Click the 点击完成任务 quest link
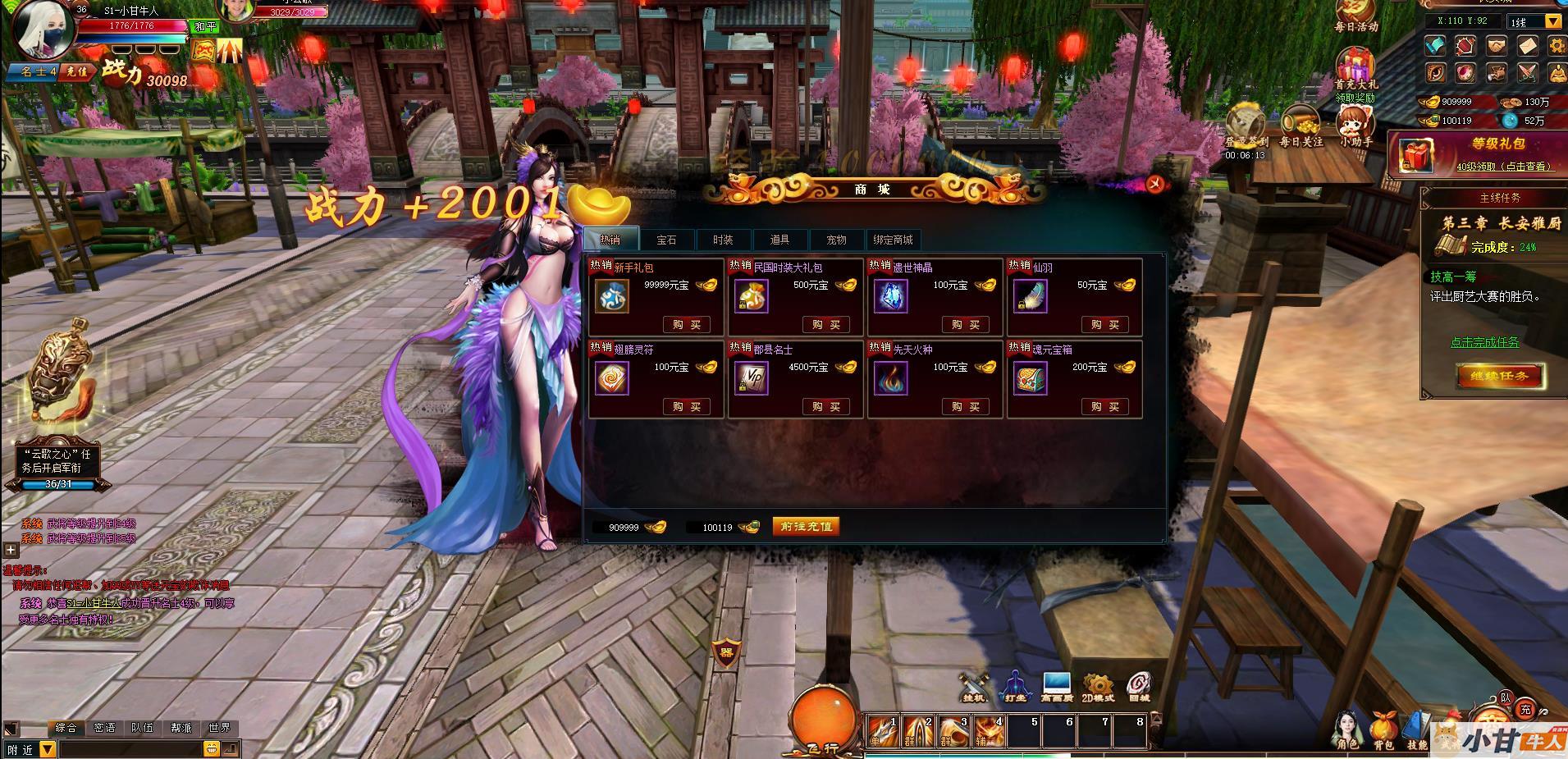1568x759 pixels. [x=1484, y=342]
